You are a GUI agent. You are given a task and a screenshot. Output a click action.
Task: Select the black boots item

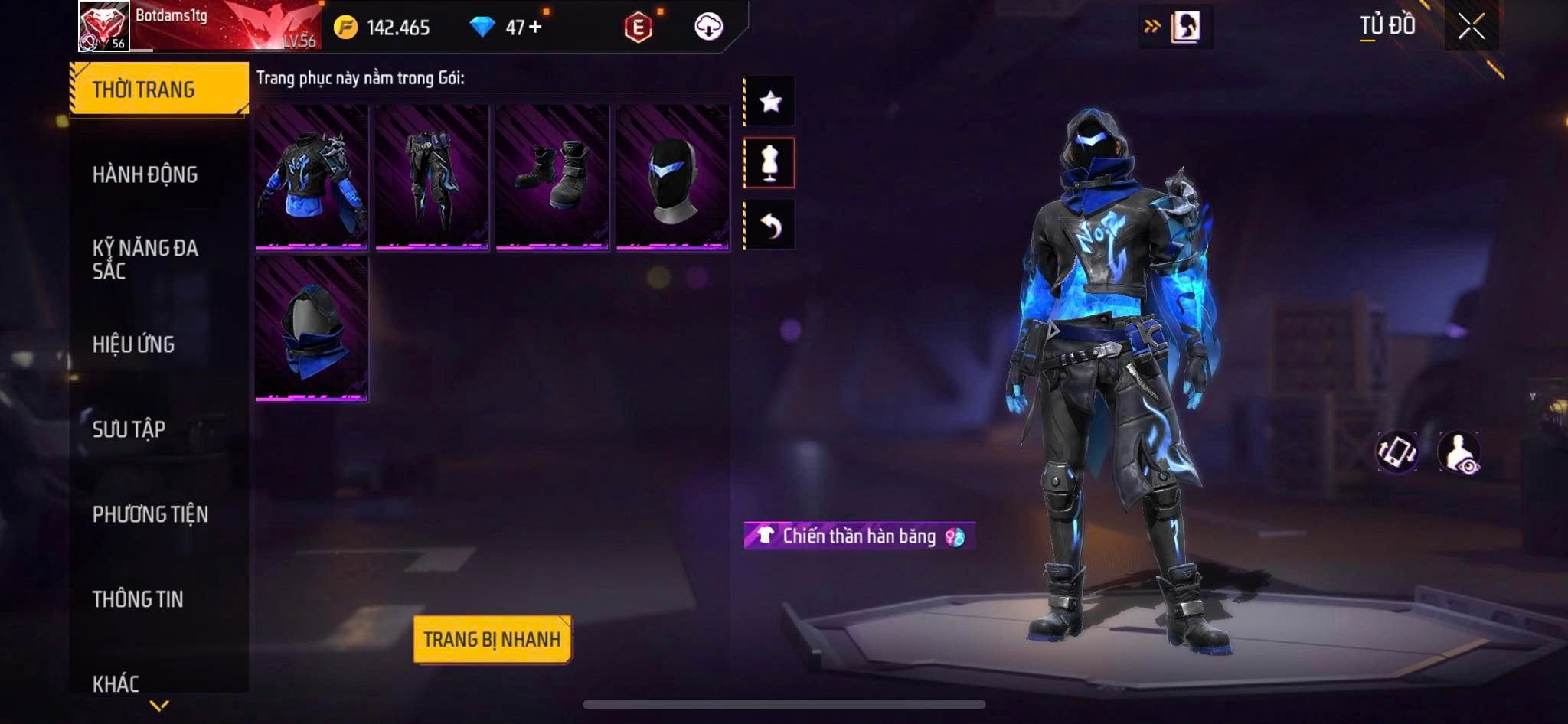(x=552, y=178)
